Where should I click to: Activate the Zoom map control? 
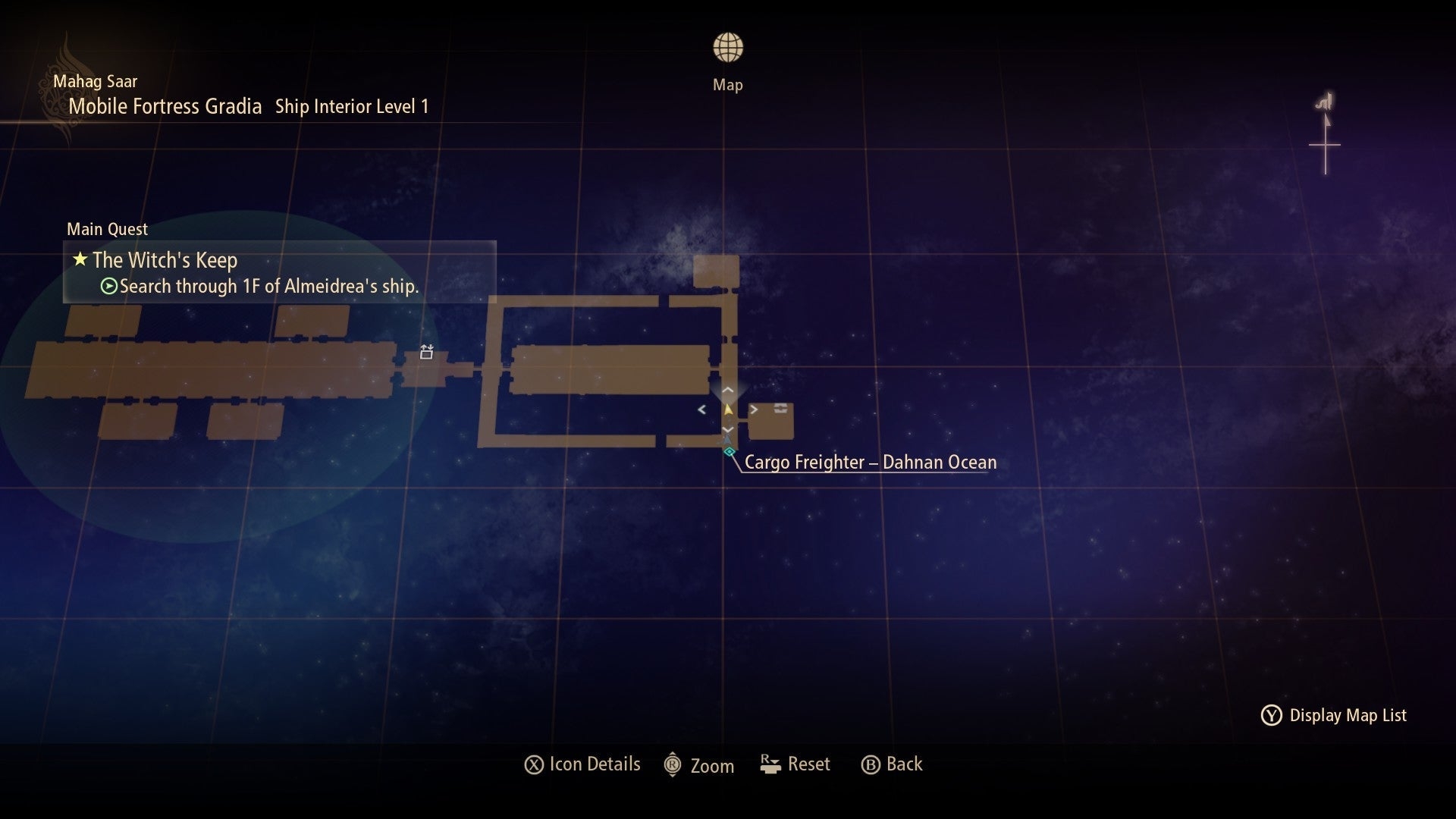(699, 765)
